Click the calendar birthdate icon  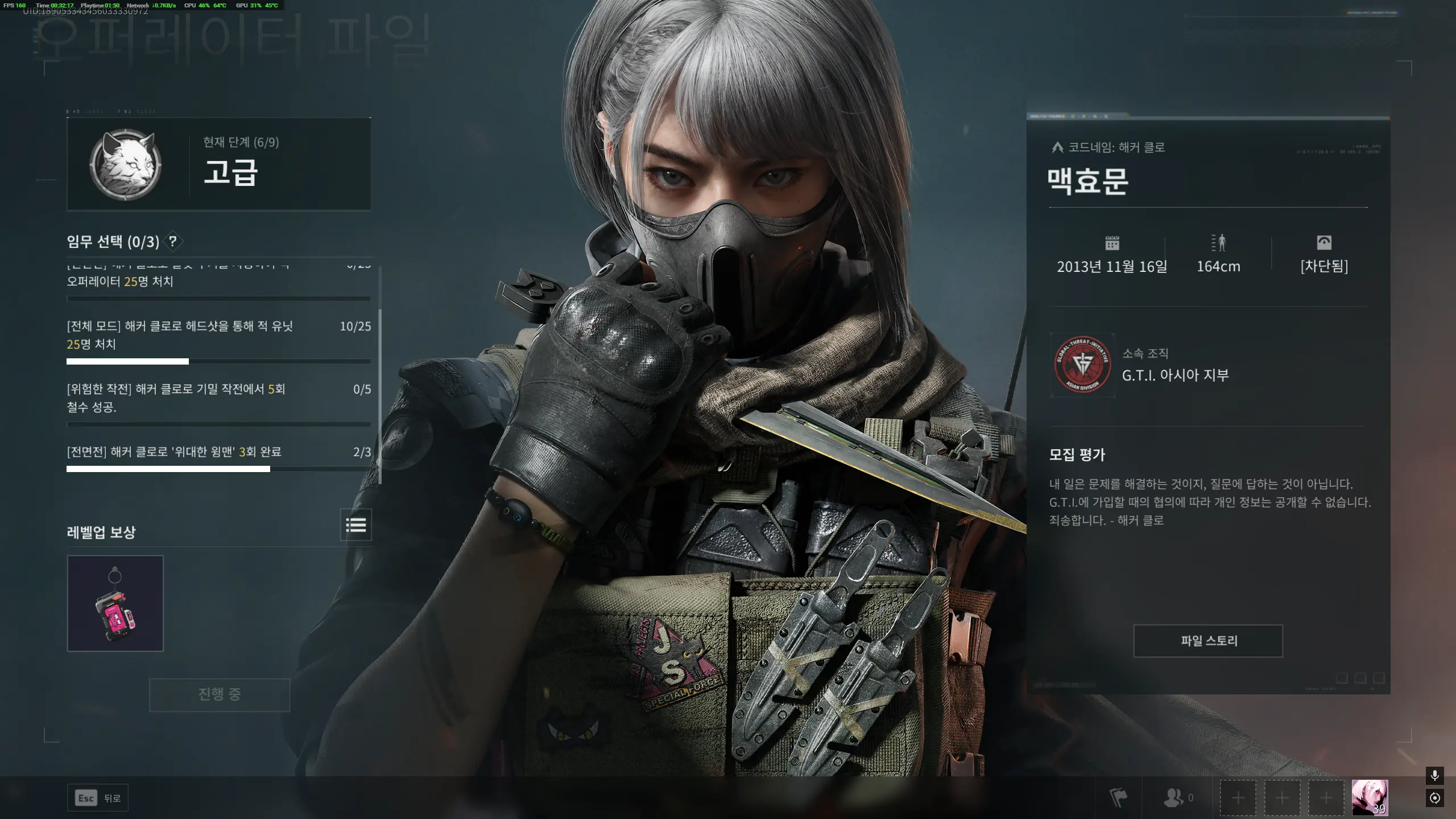[1112, 243]
